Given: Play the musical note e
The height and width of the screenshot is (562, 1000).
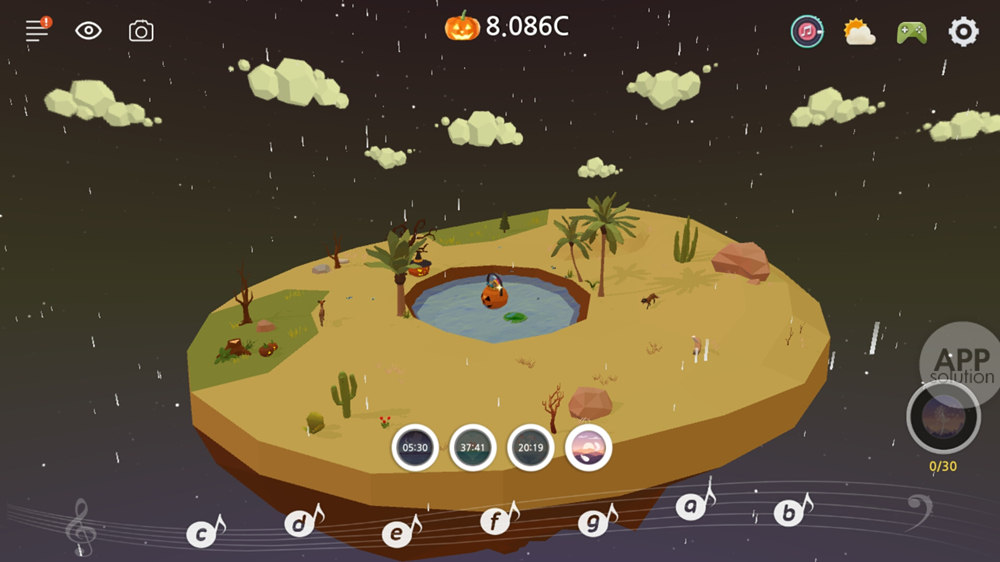Looking at the screenshot, I should (398, 533).
